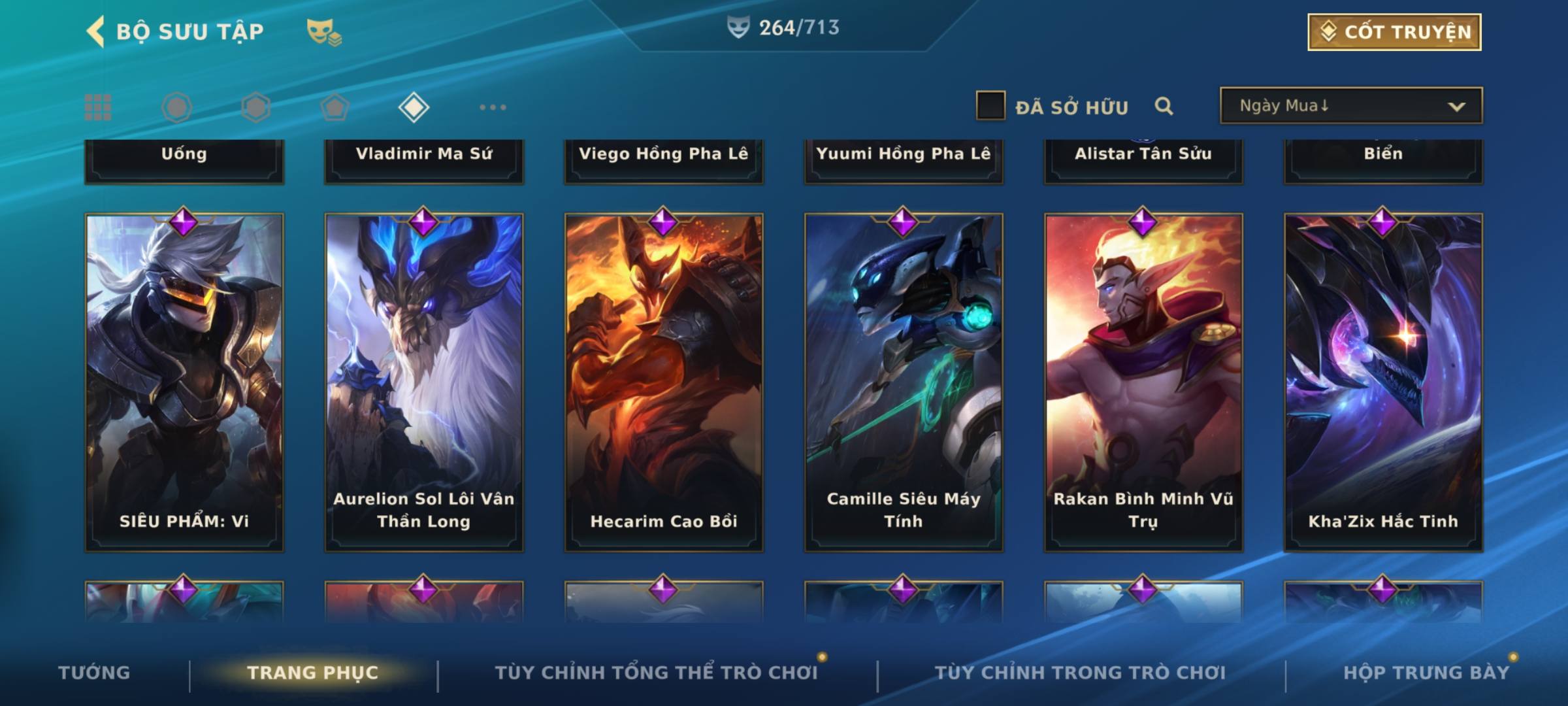
Task: Open the Cốt Truyện button
Action: pos(1394,32)
